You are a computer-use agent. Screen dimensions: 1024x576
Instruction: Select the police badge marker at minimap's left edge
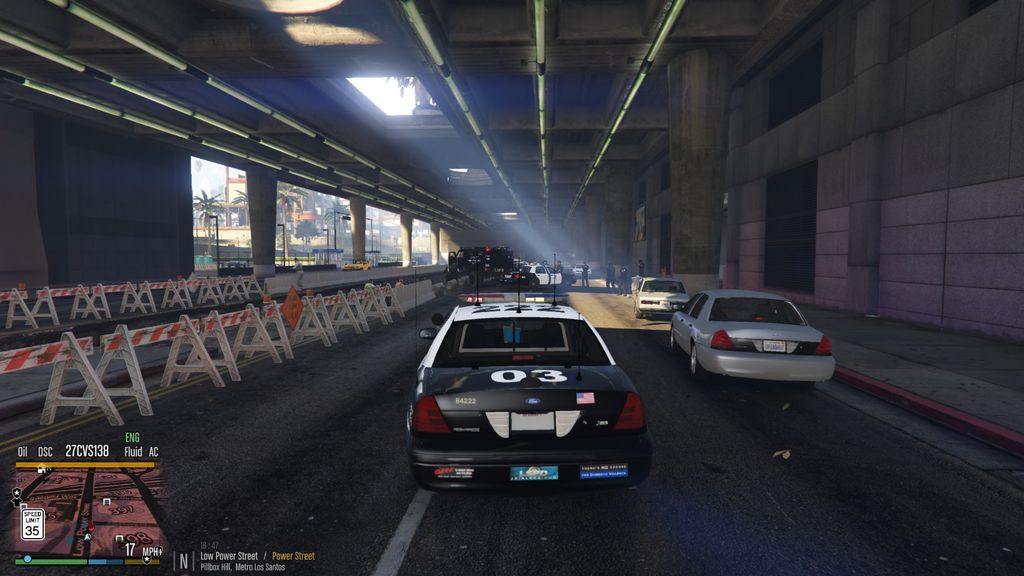tap(18, 493)
